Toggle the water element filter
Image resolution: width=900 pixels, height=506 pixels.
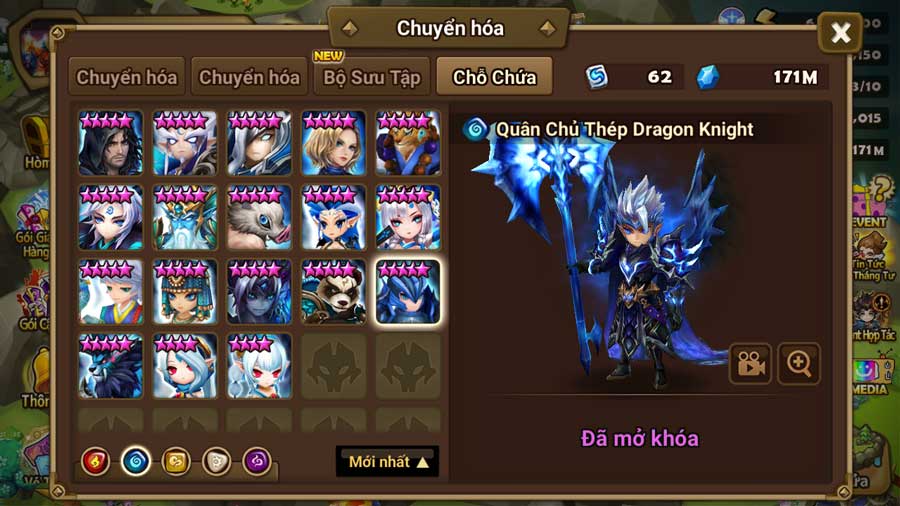point(136,461)
